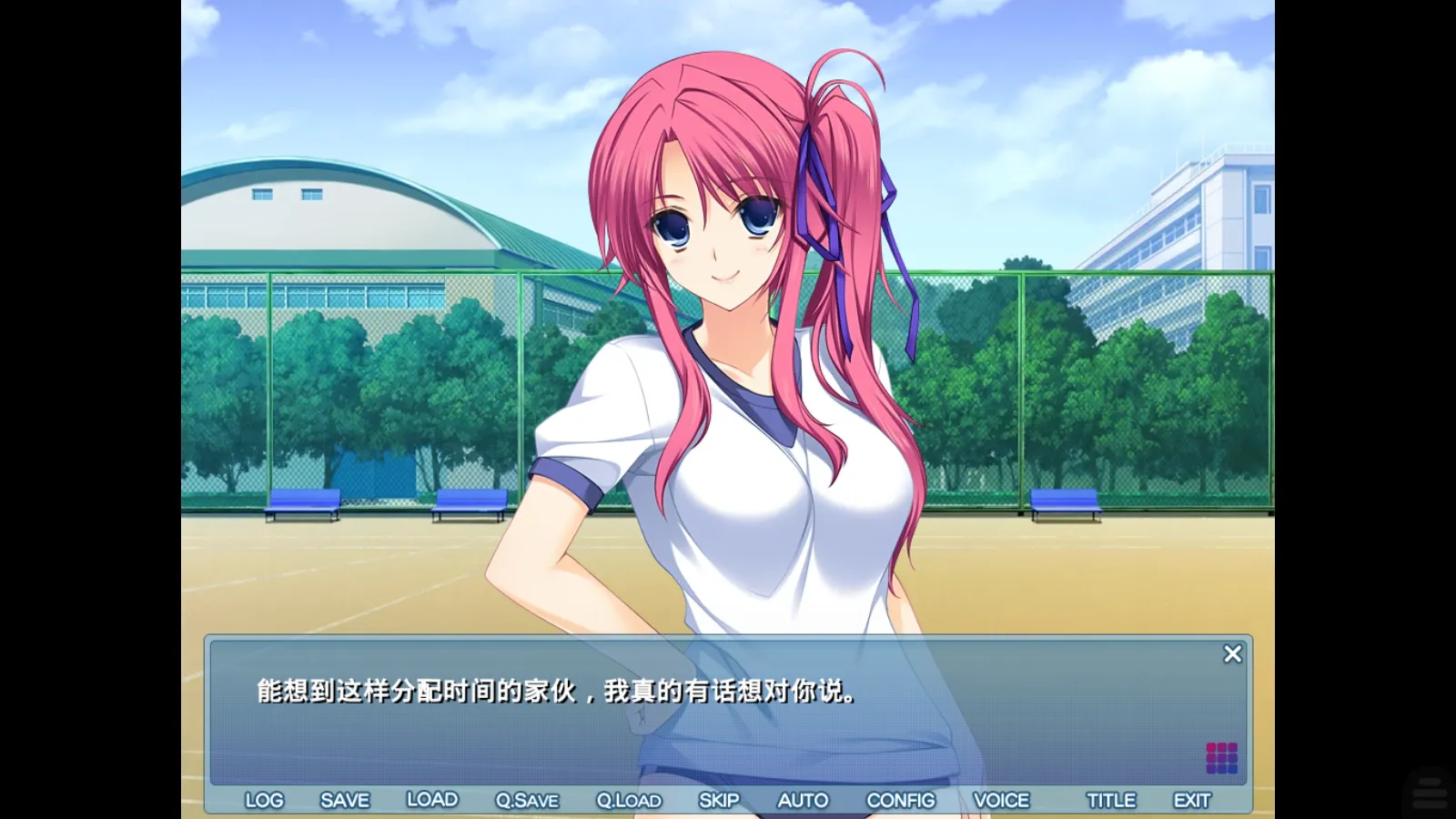Quick load the game with Q.LOAD
Viewport: 1456px width, 819px height.
point(630,800)
